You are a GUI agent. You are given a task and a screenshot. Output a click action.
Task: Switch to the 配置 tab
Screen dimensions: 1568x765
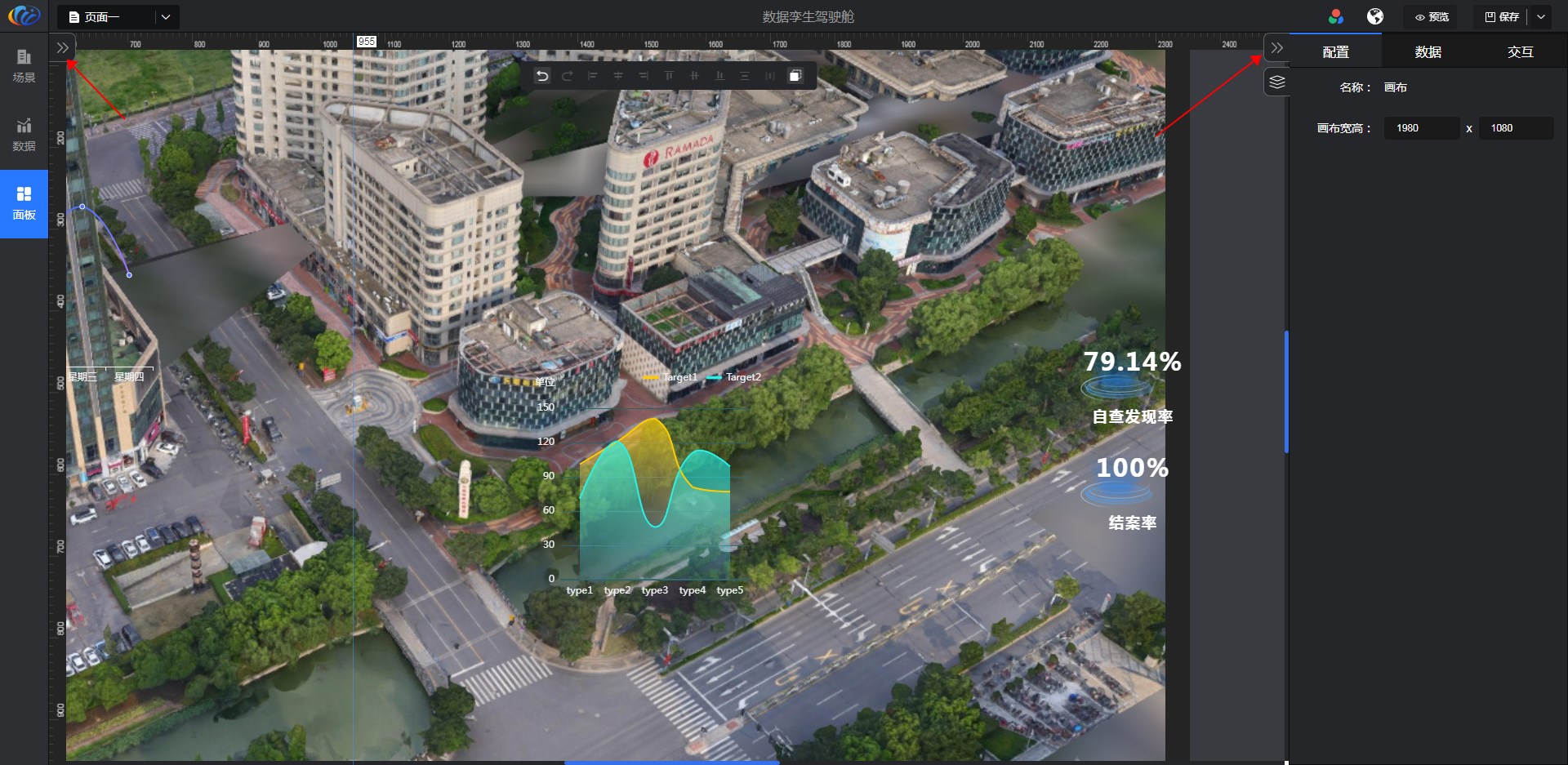(1335, 52)
